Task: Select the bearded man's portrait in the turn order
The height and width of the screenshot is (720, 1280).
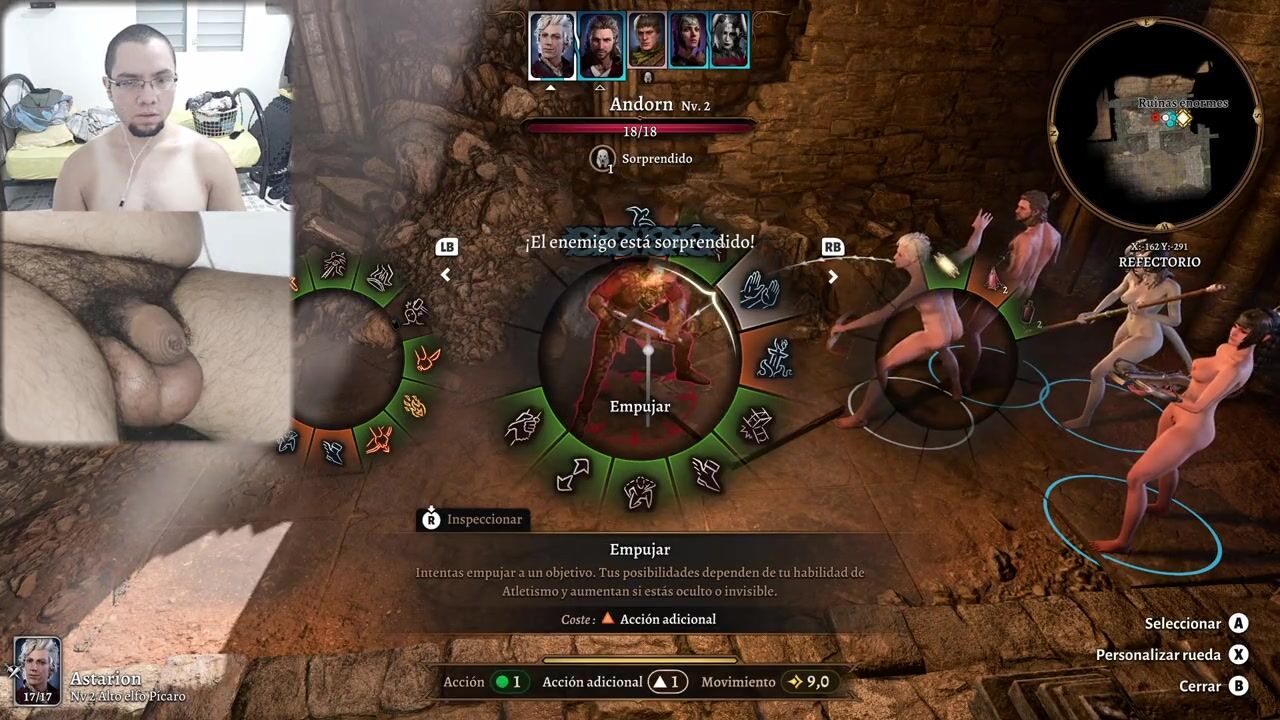Action: point(601,46)
